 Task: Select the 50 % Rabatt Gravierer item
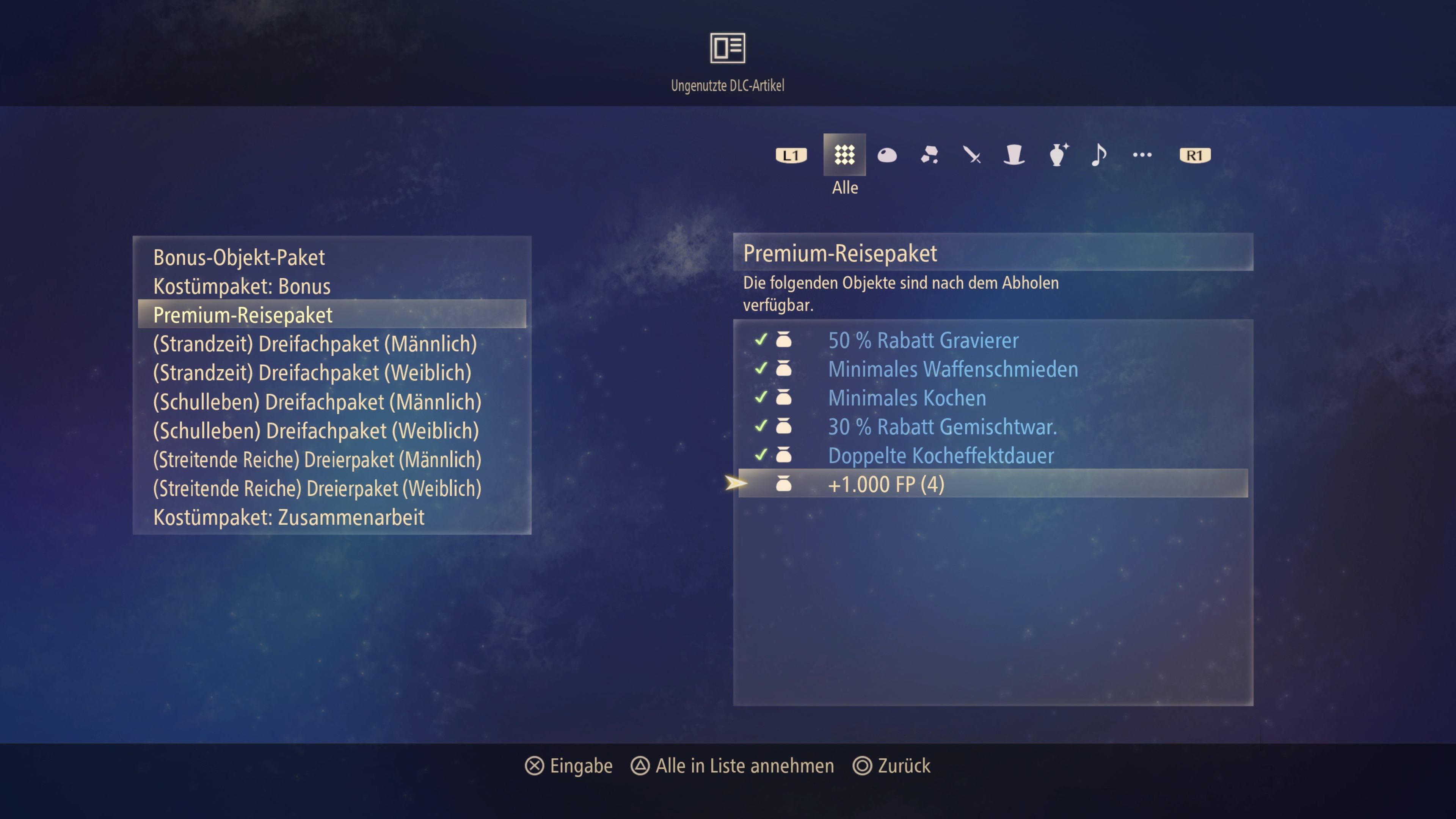(923, 340)
